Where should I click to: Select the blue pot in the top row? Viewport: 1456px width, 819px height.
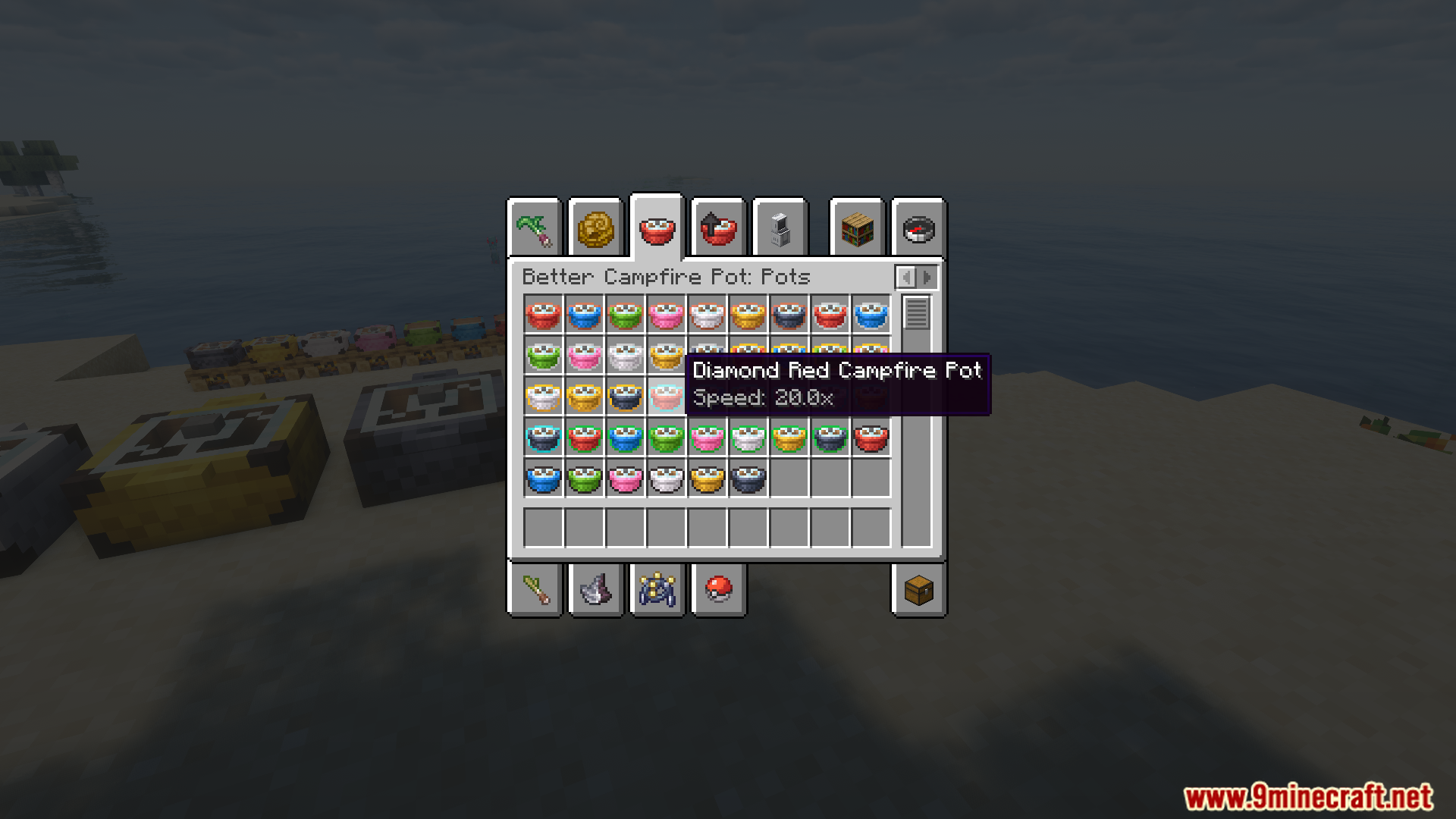584,315
